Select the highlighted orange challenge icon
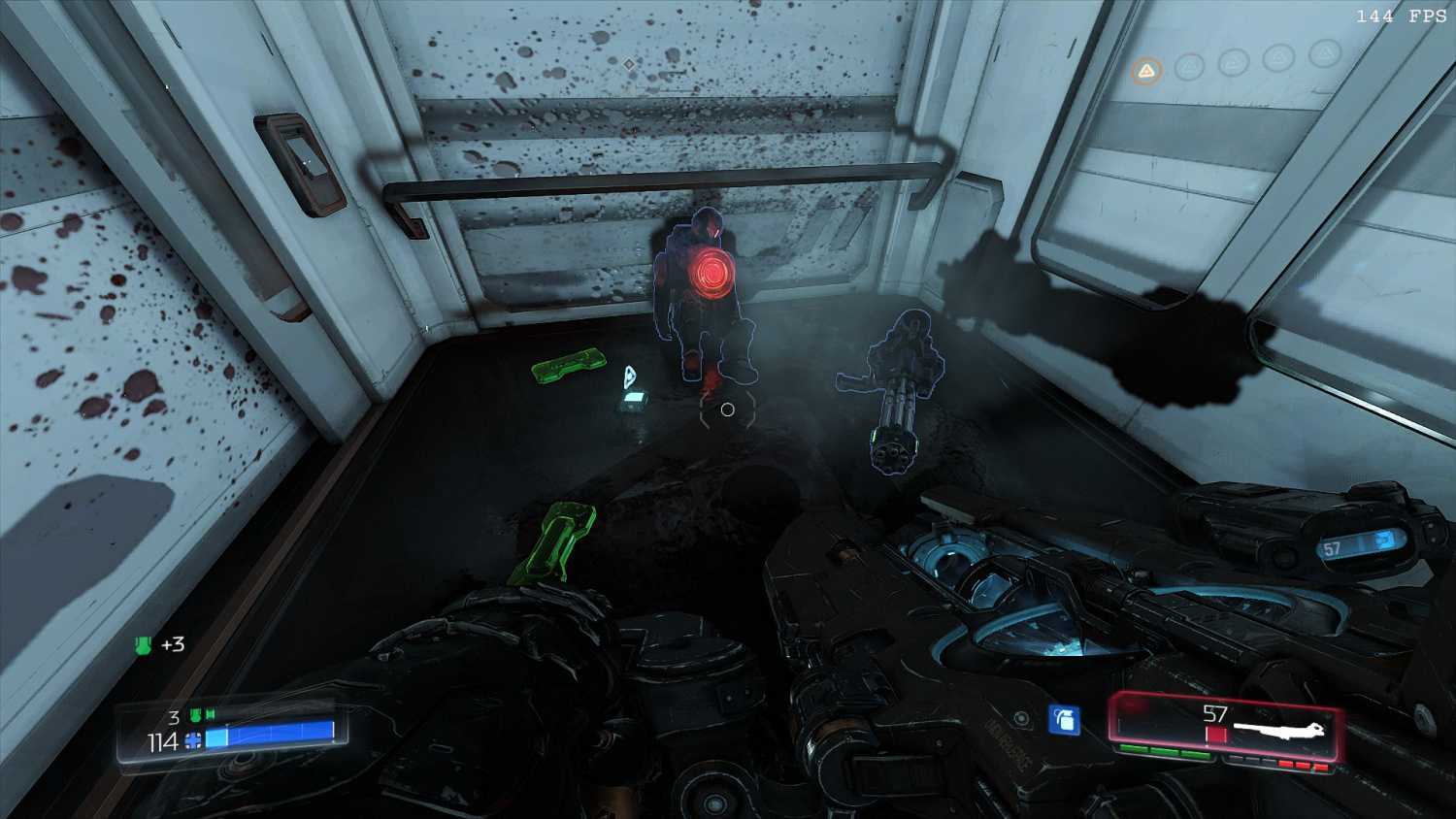This screenshot has width=1456, height=819. tap(1146, 71)
